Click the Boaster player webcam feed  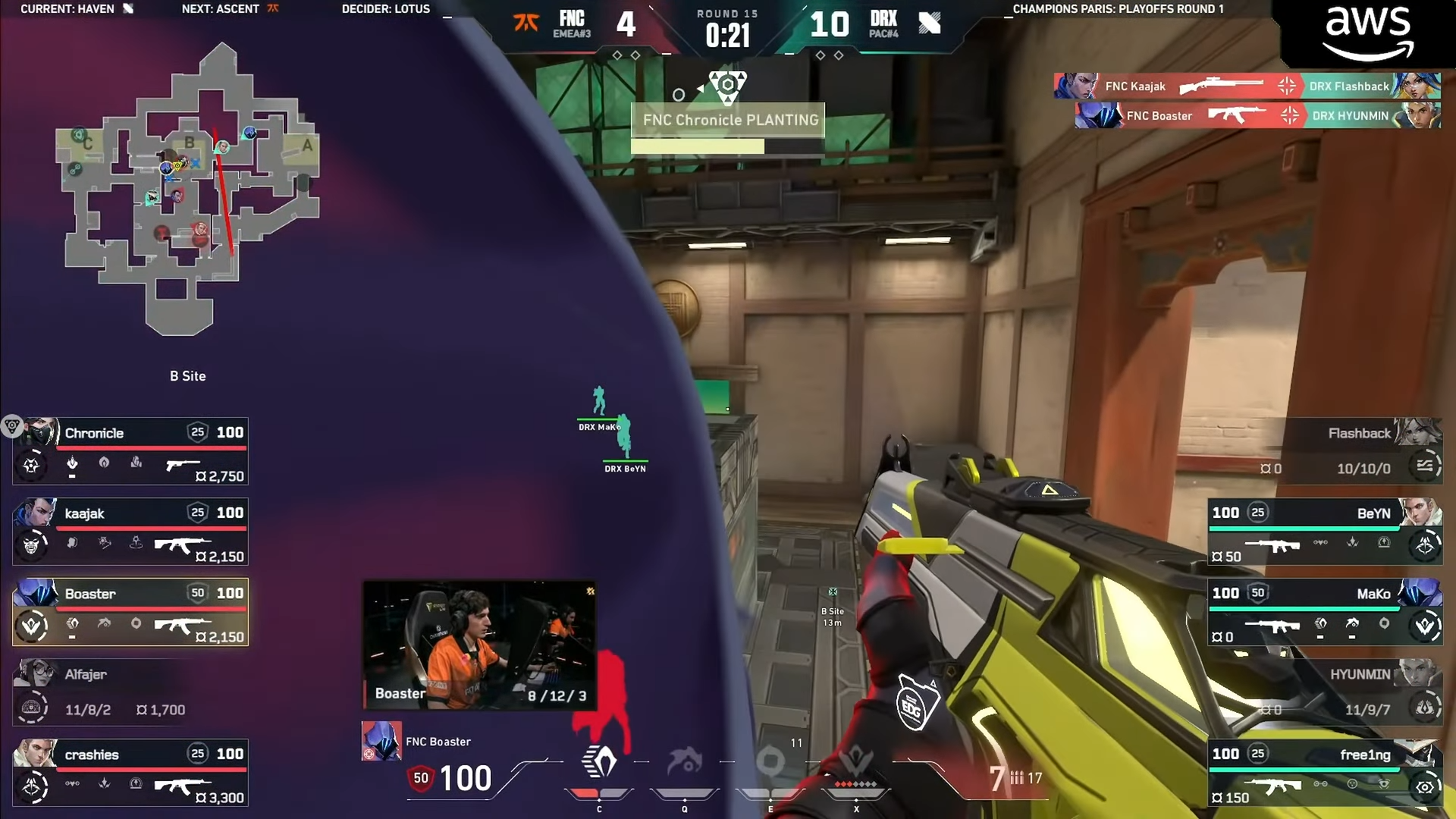tap(479, 646)
